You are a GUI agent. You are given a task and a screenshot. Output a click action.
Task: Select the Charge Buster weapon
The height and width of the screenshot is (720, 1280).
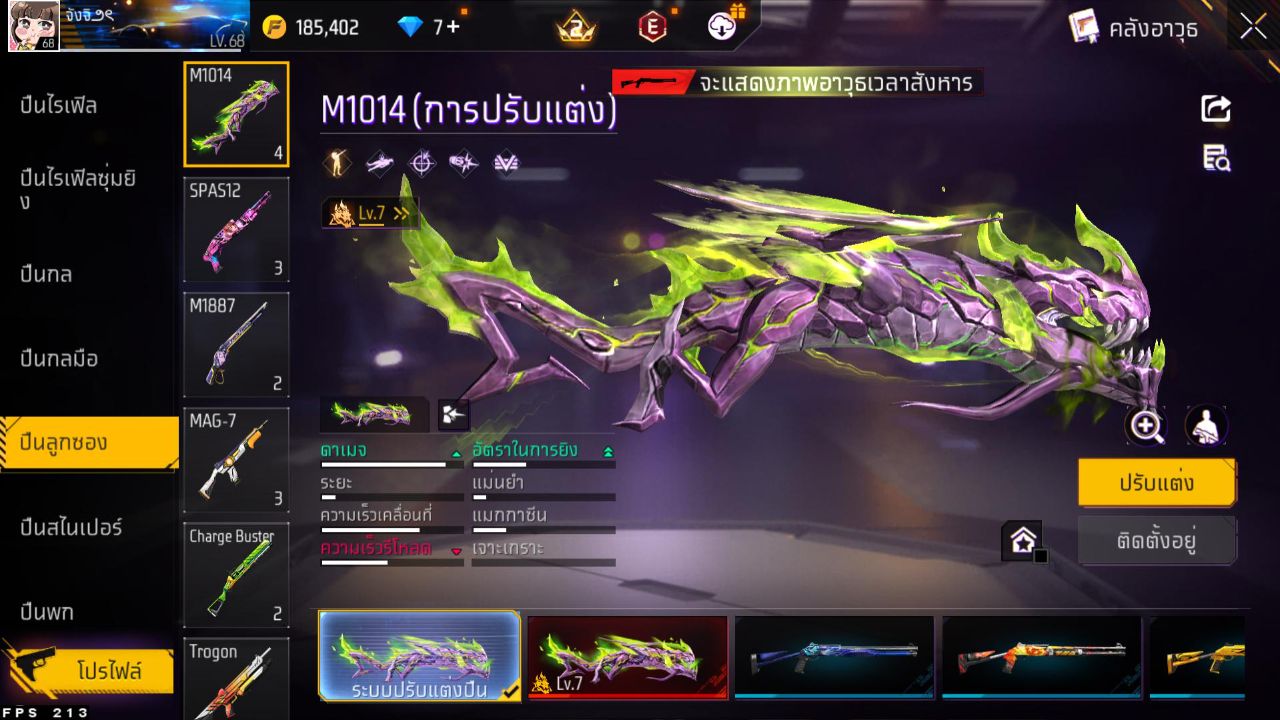(236, 574)
